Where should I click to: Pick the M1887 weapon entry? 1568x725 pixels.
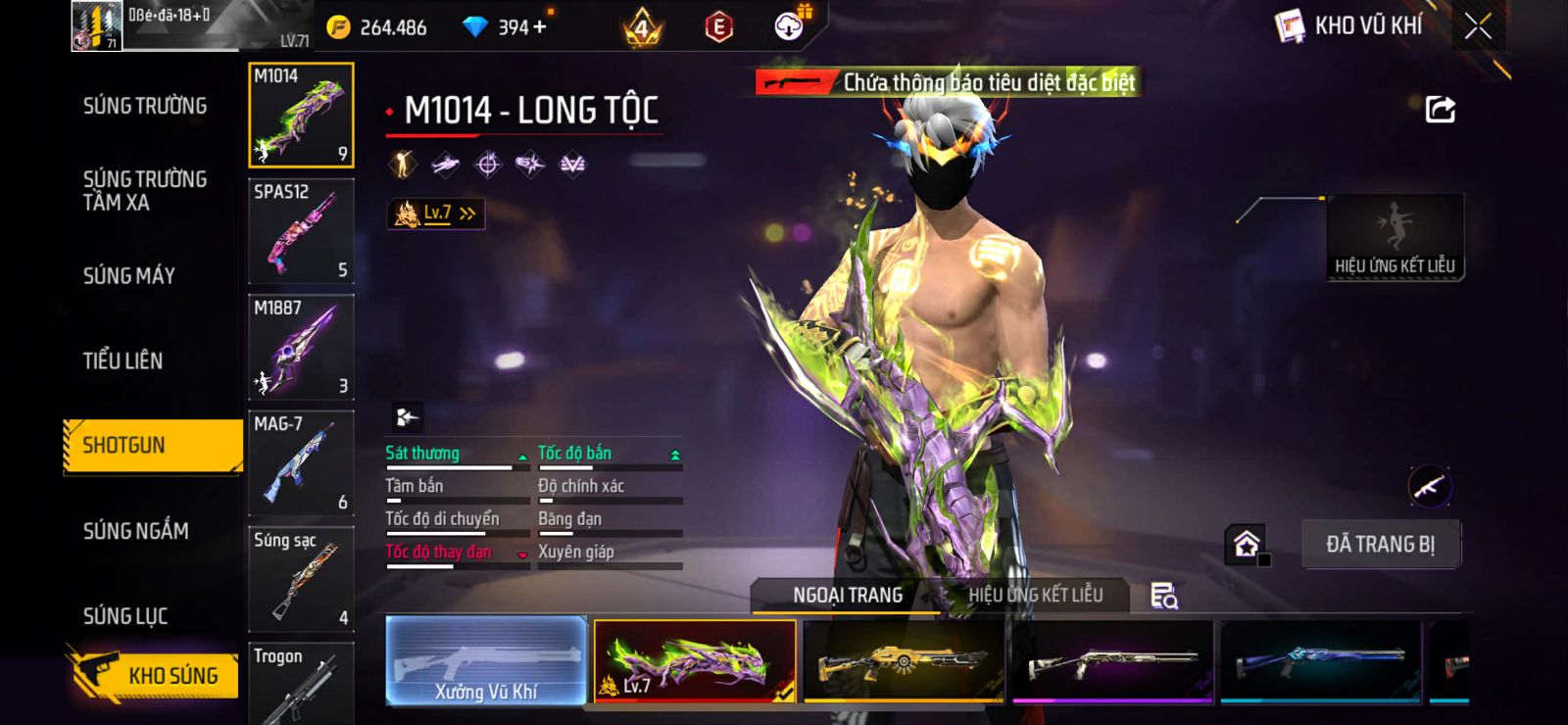[x=301, y=347]
